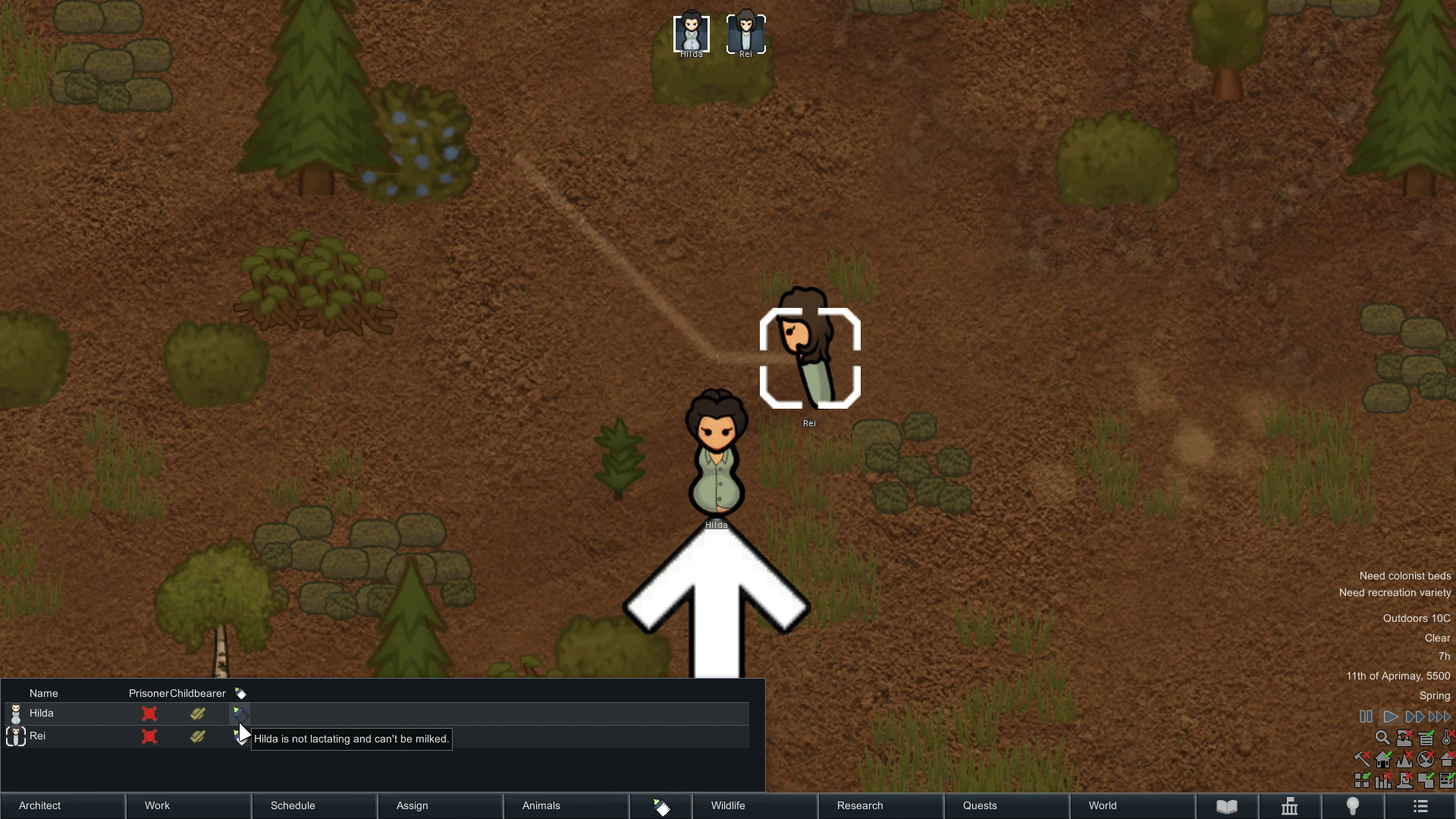Show the Assign tab
This screenshot has height=819, width=1456.
click(440, 805)
